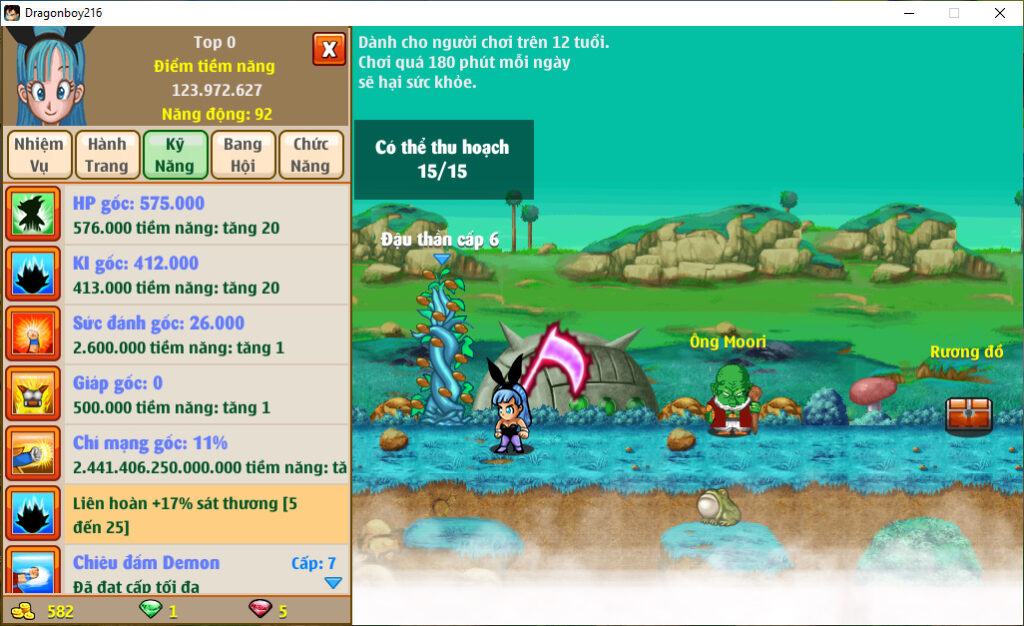The height and width of the screenshot is (626, 1024).
Task: Switch to the Nhiệm Vụ tab
Action: [40, 155]
